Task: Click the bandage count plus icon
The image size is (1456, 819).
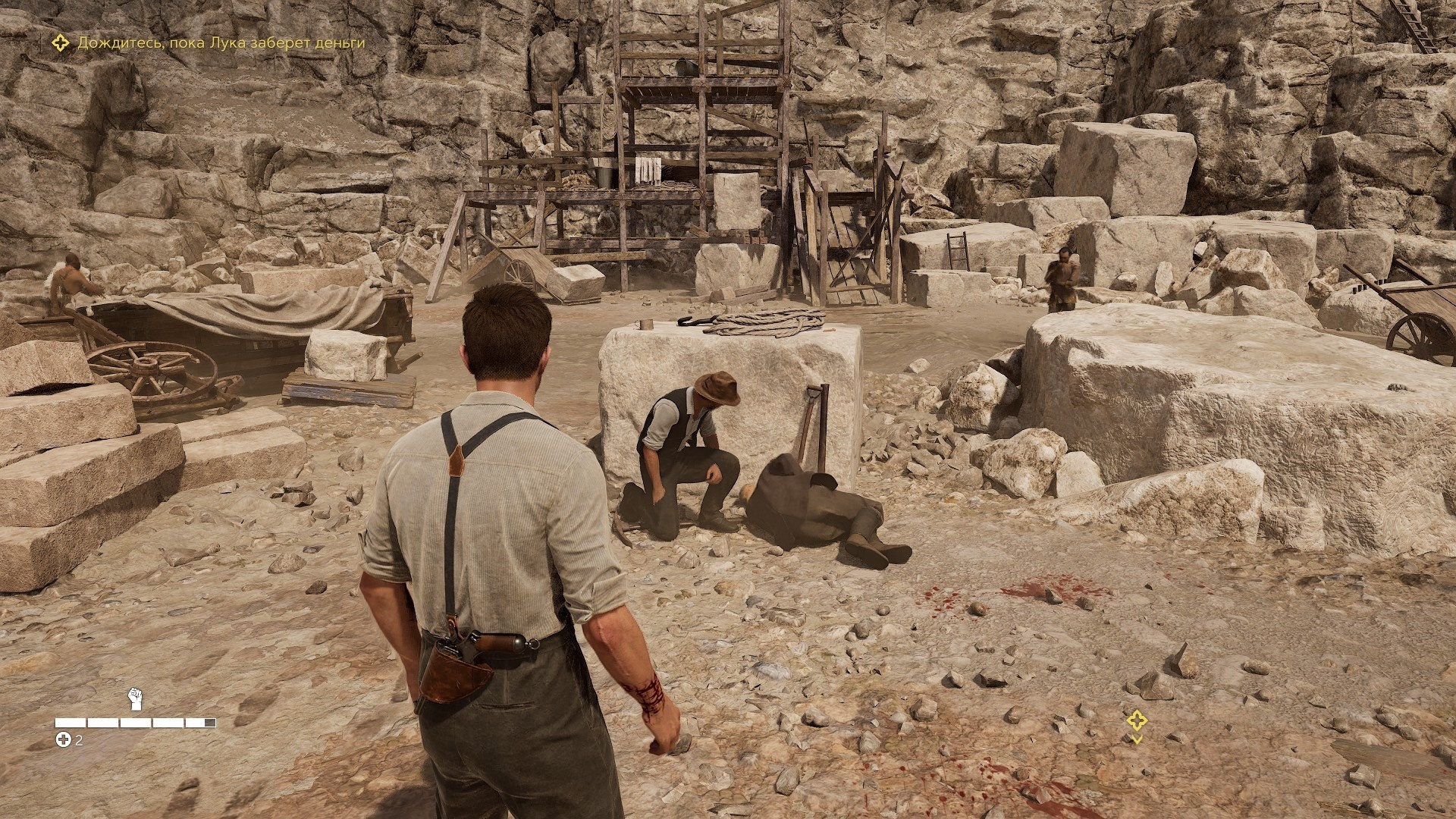Action: [64, 740]
